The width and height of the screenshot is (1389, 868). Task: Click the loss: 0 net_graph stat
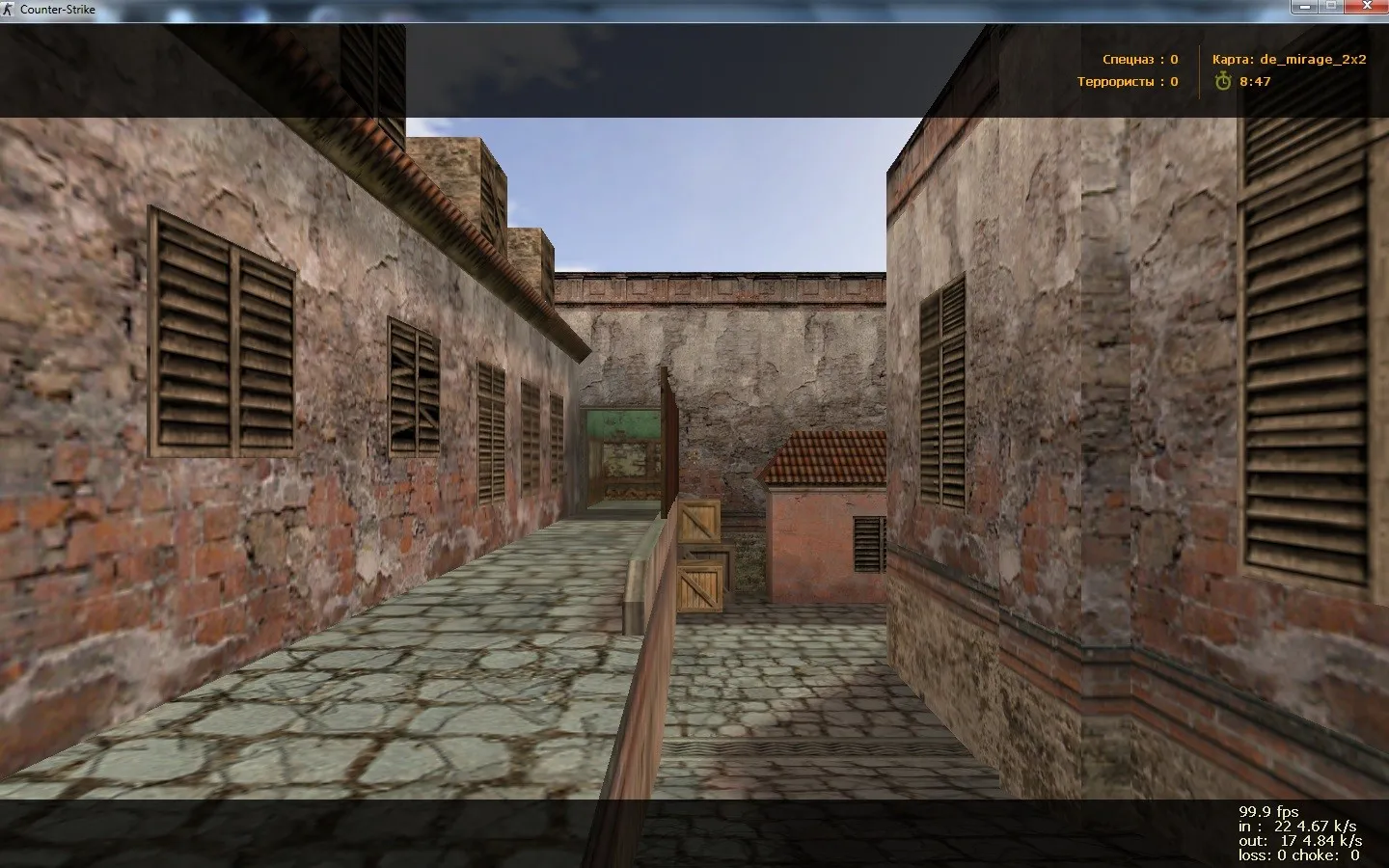coord(1264,854)
